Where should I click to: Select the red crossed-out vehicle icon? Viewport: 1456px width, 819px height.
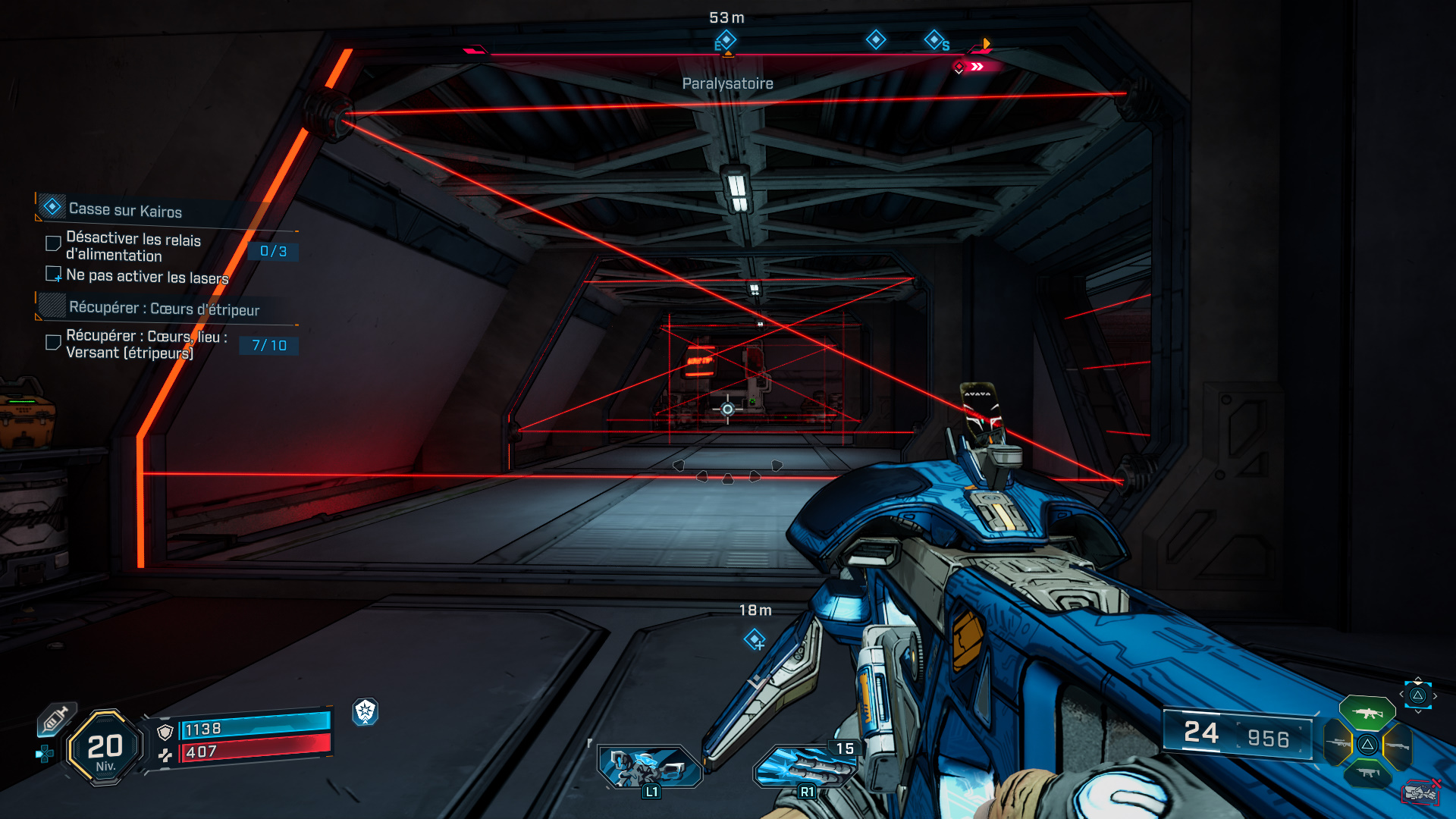(1420, 792)
